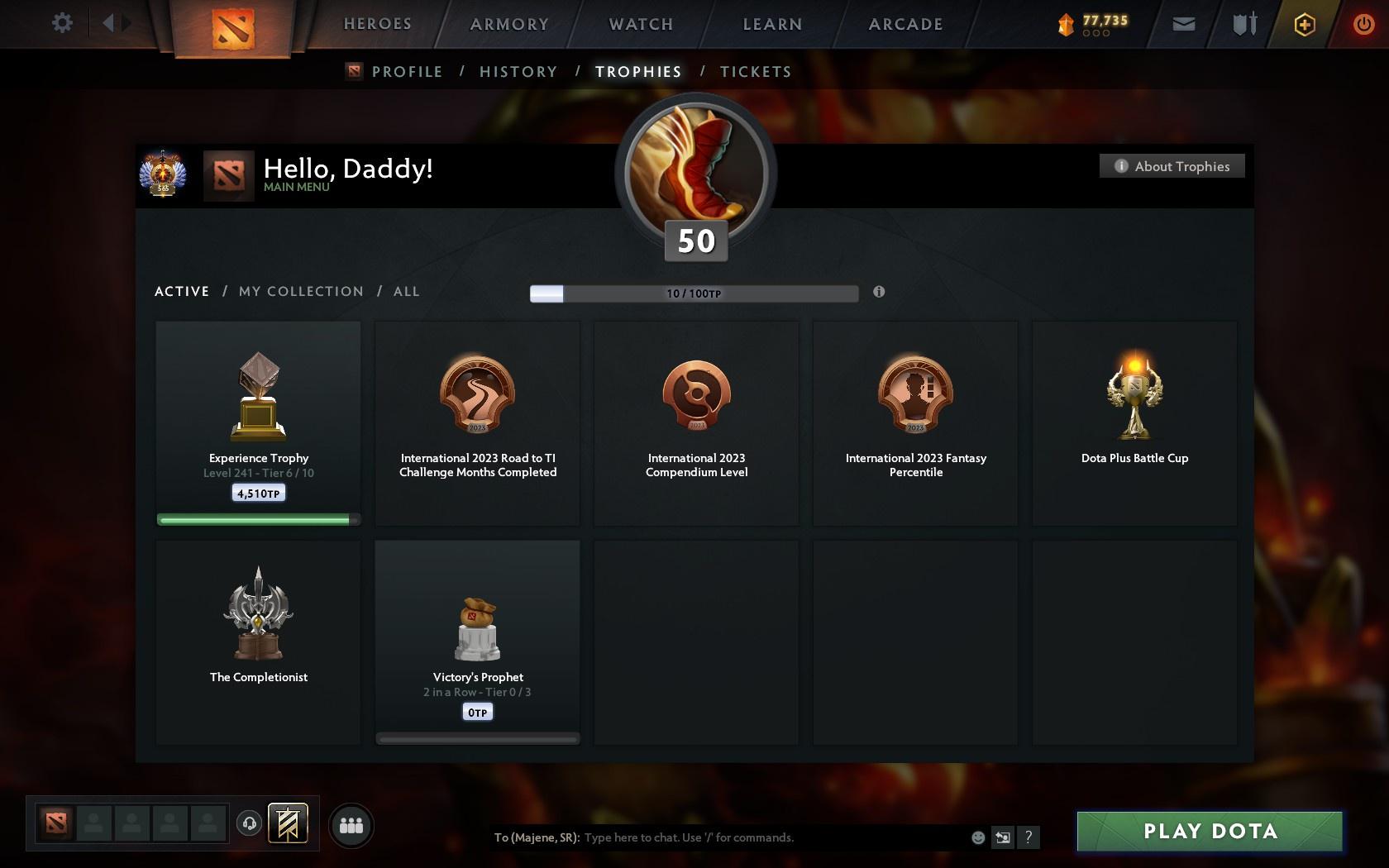Click the friends list icon
1389x868 pixels.
click(351, 824)
